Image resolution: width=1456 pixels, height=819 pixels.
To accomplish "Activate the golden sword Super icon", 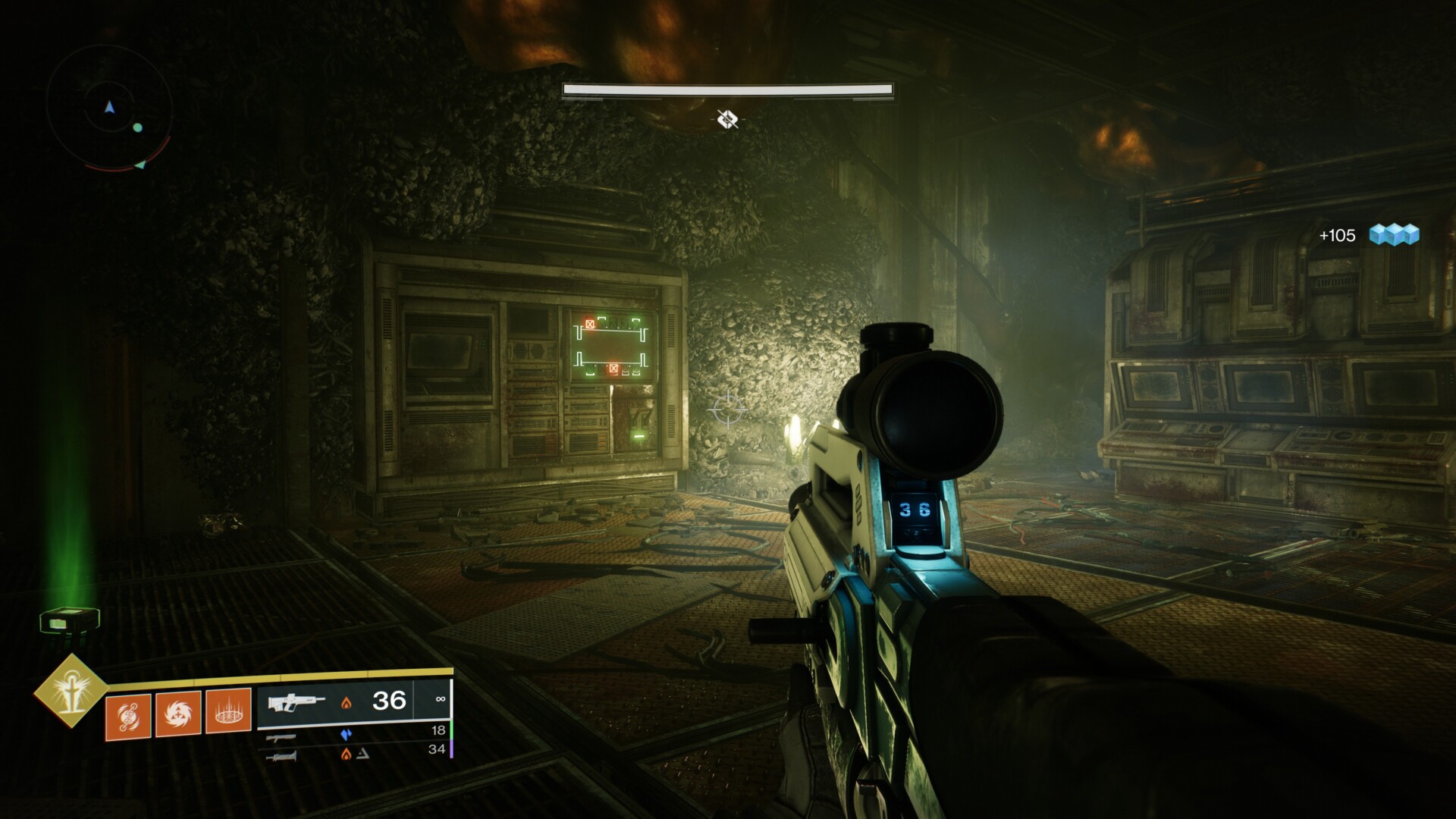I will tap(71, 691).
